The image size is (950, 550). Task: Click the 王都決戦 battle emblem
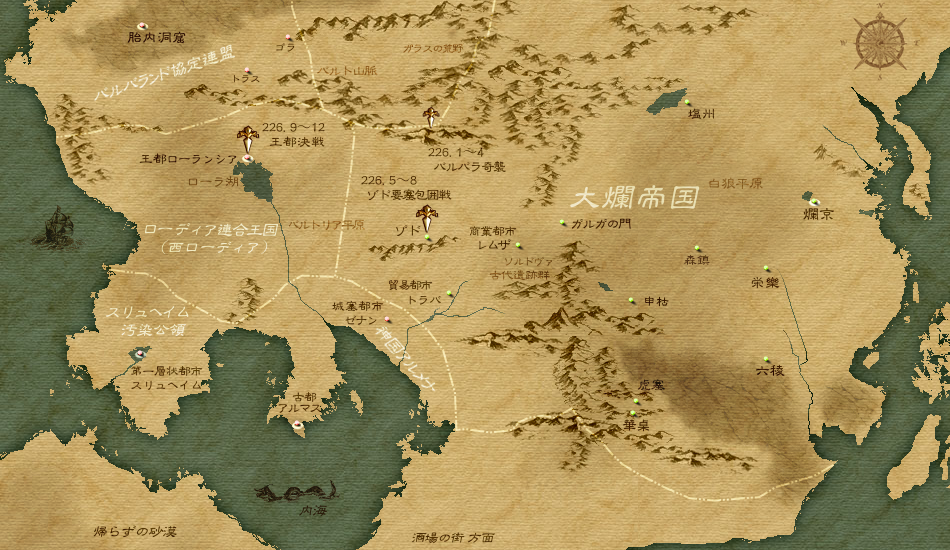248,135
